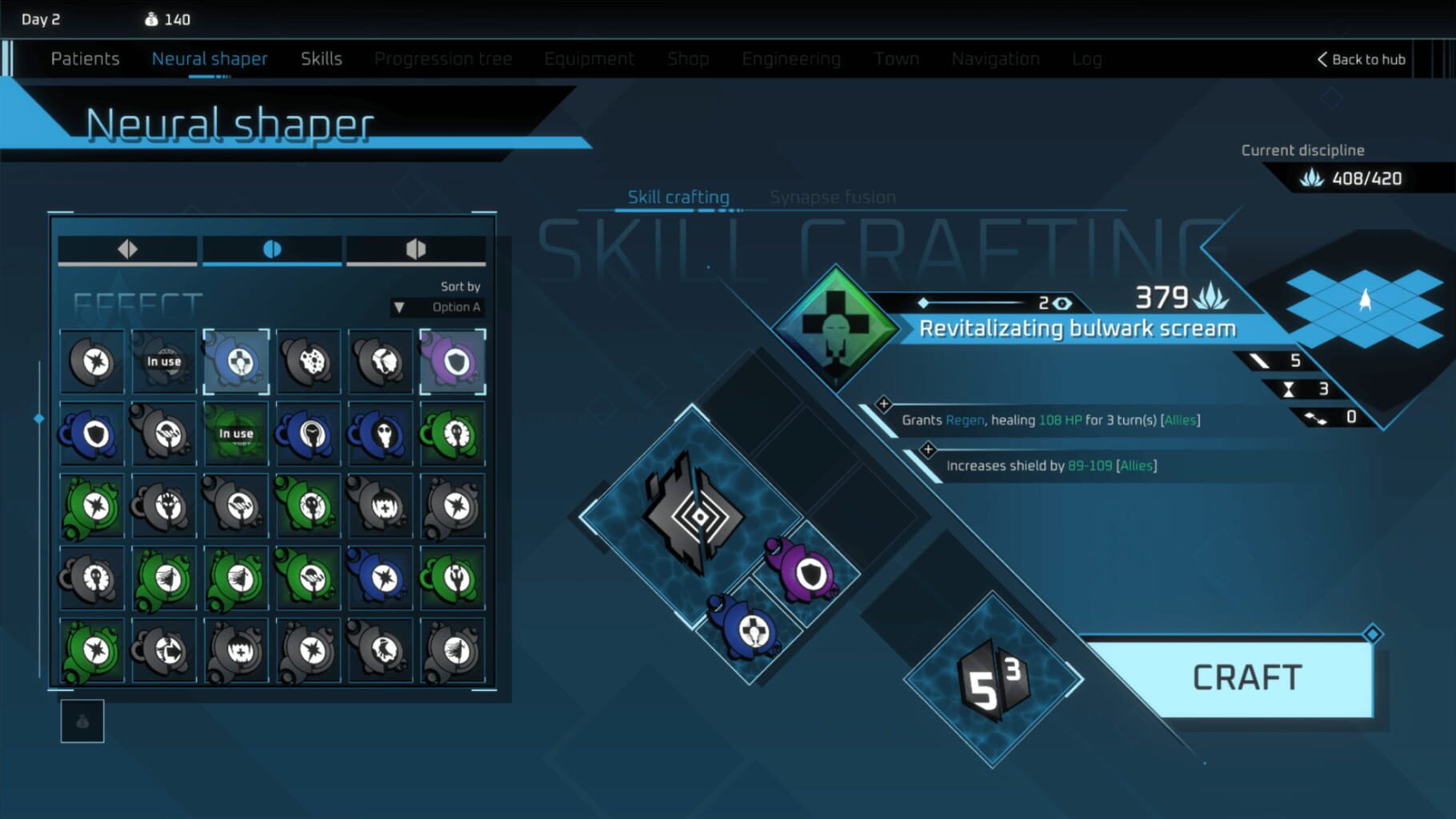Activate the right-facing hexagon filter tab

pyautogui.click(x=416, y=249)
